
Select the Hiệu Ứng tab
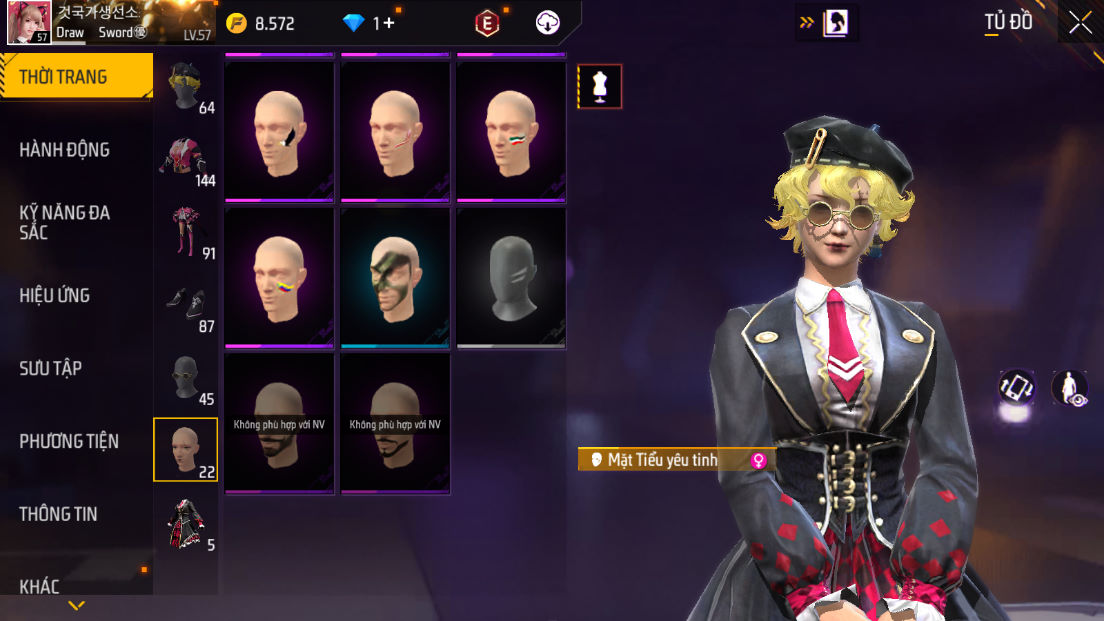(x=55, y=295)
